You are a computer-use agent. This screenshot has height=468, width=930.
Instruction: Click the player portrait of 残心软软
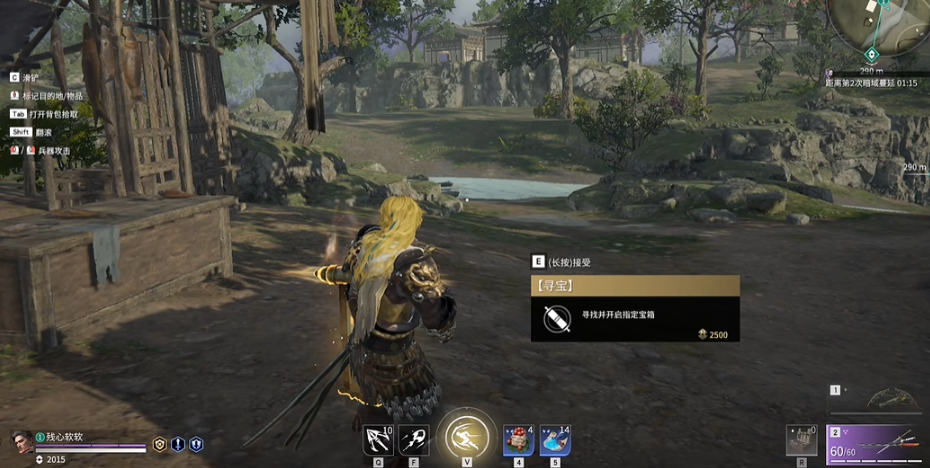point(21,440)
